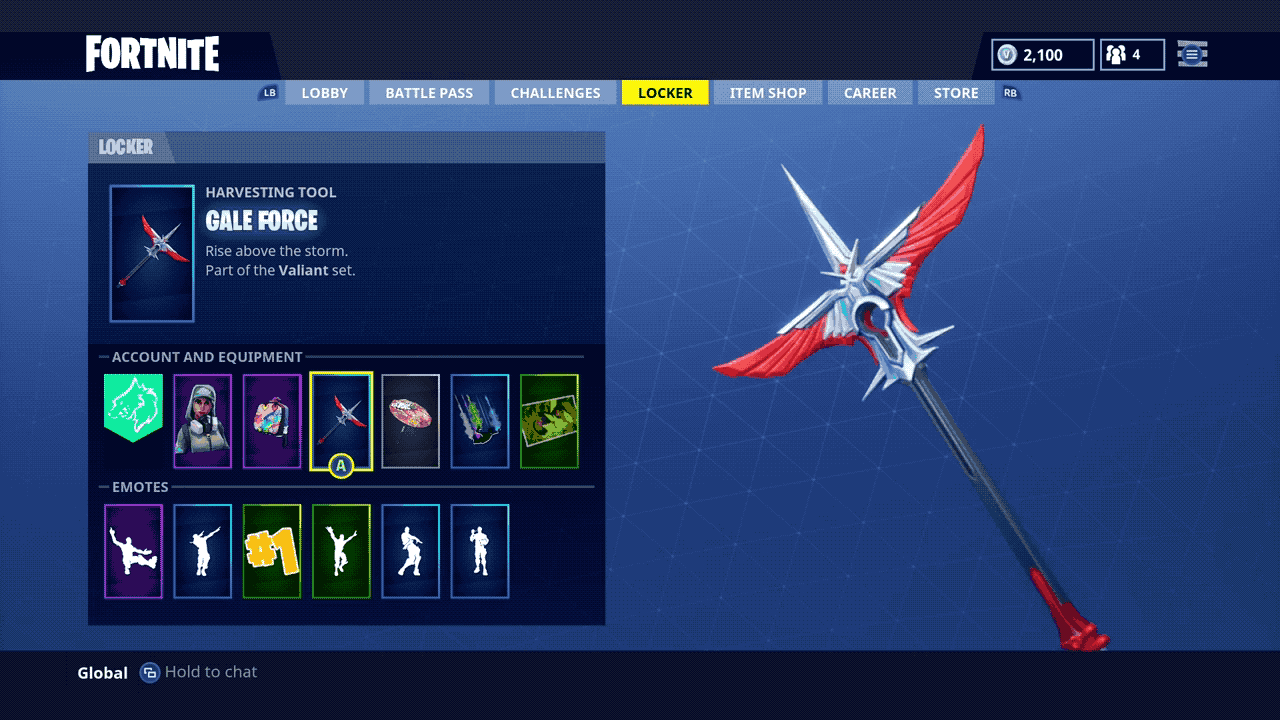1280x720 pixels.
Task: Select the green loading screen slot
Action: (x=549, y=421)
